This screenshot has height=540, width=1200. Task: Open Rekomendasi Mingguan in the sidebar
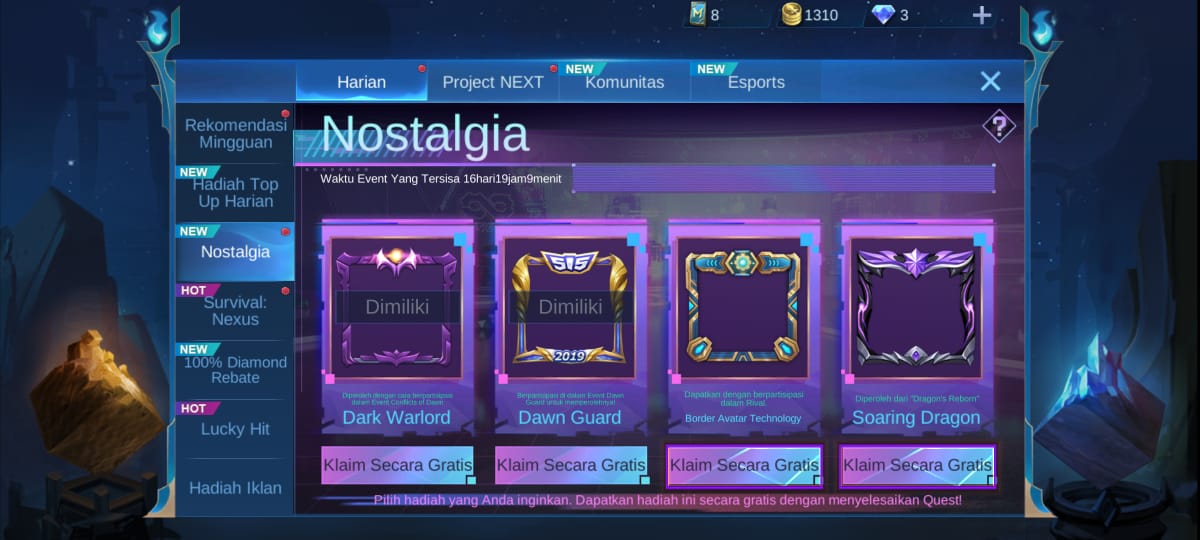[x=236, y=134]
